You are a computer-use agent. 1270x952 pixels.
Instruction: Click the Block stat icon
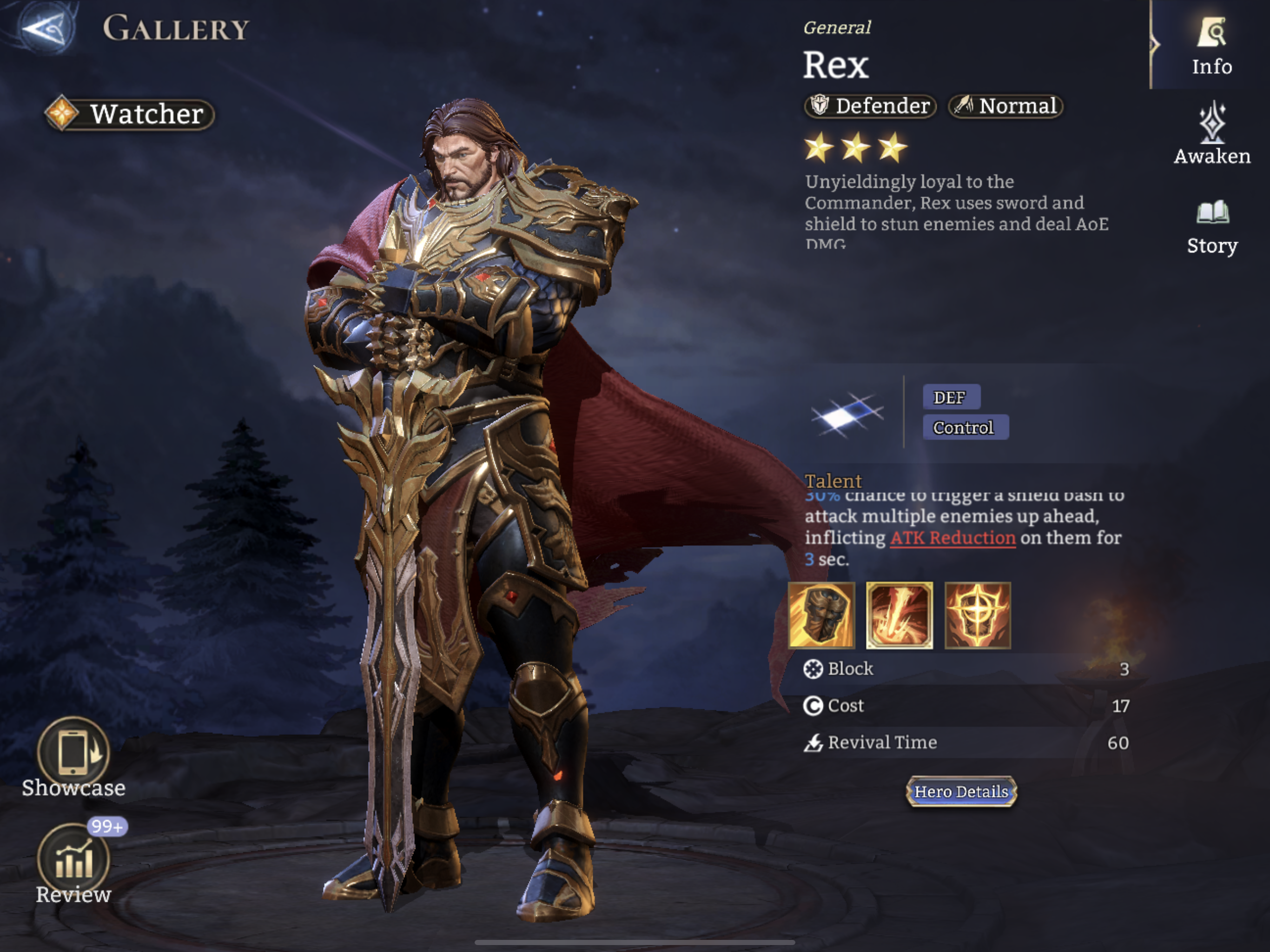tap(813, 669)
